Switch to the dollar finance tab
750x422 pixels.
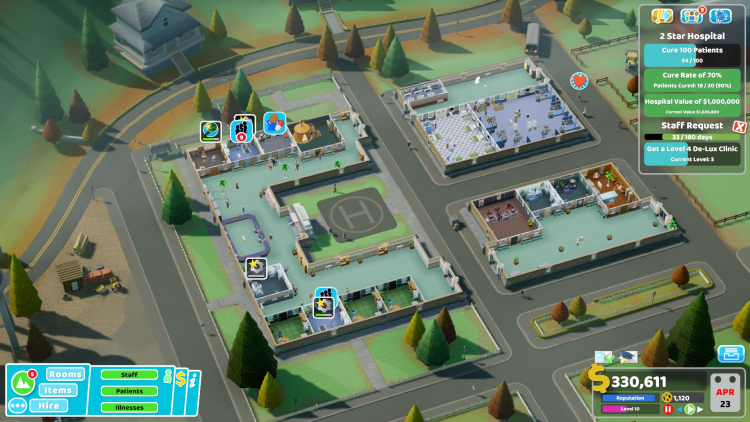click(x=181, y=379)
